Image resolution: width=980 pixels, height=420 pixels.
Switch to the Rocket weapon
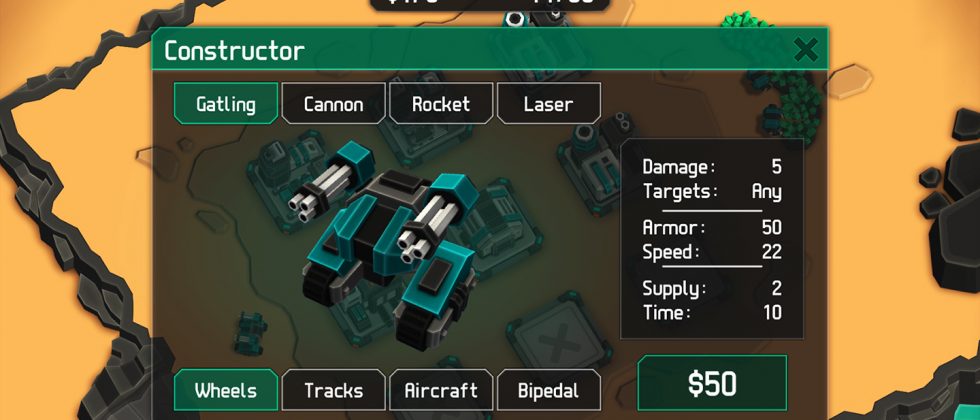pos(441,104)
